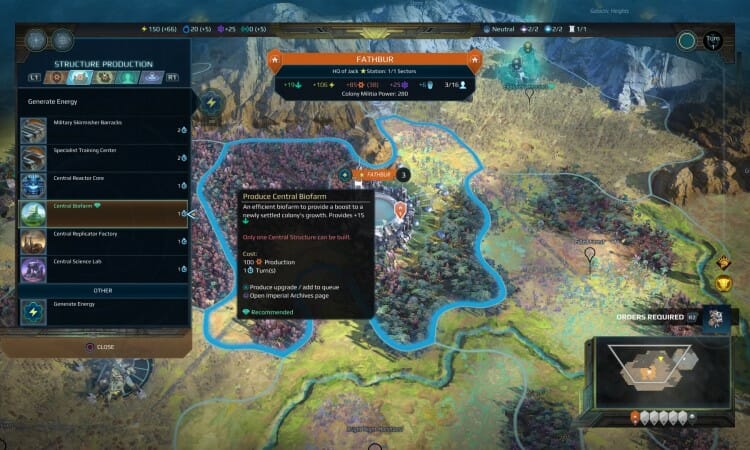Select Military Skirmisher Barracks structure
The image size is (750, 450).
tap(100, 129)
